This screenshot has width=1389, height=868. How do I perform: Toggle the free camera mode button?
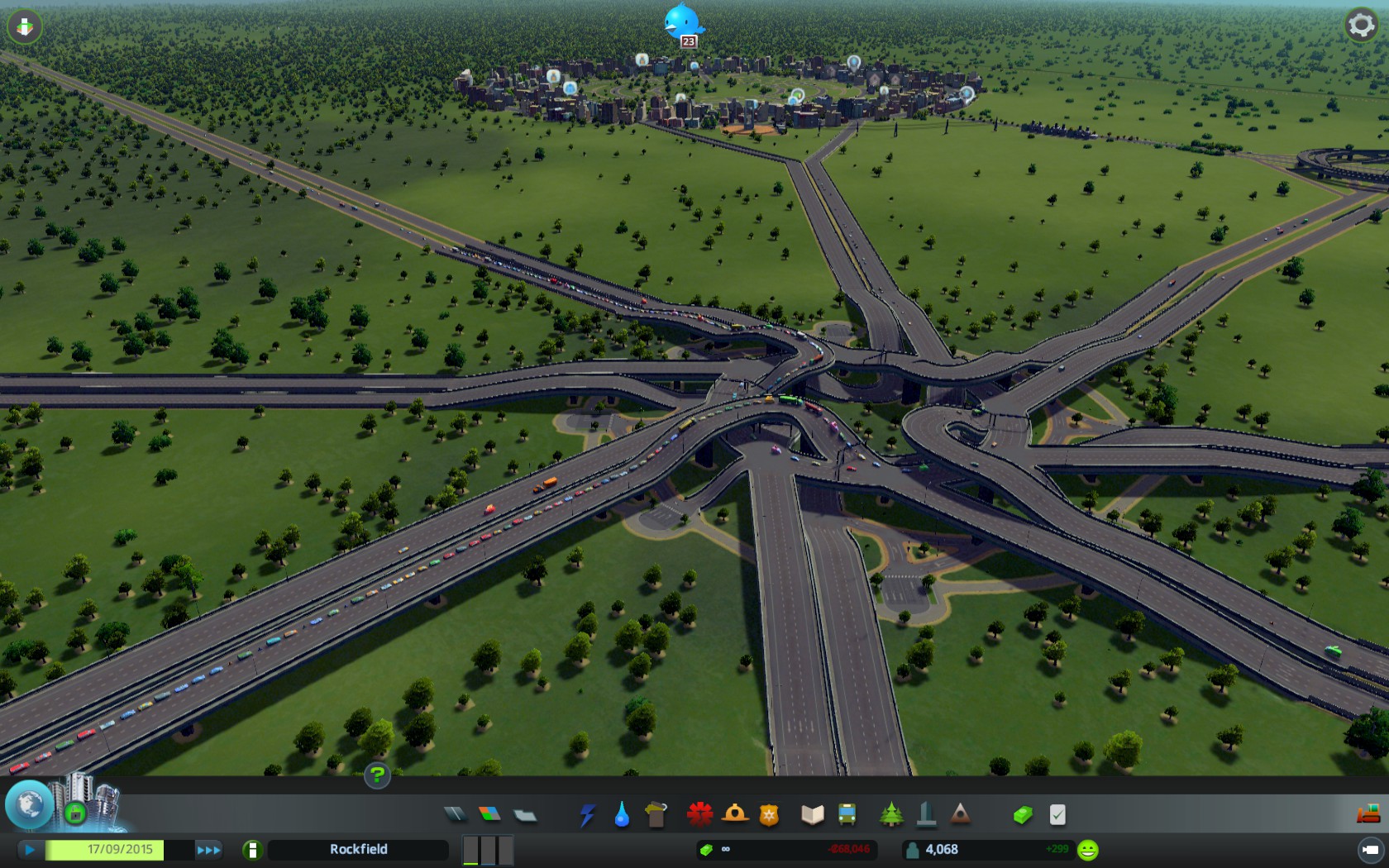pyautogui.click(x=1370, y=849)
